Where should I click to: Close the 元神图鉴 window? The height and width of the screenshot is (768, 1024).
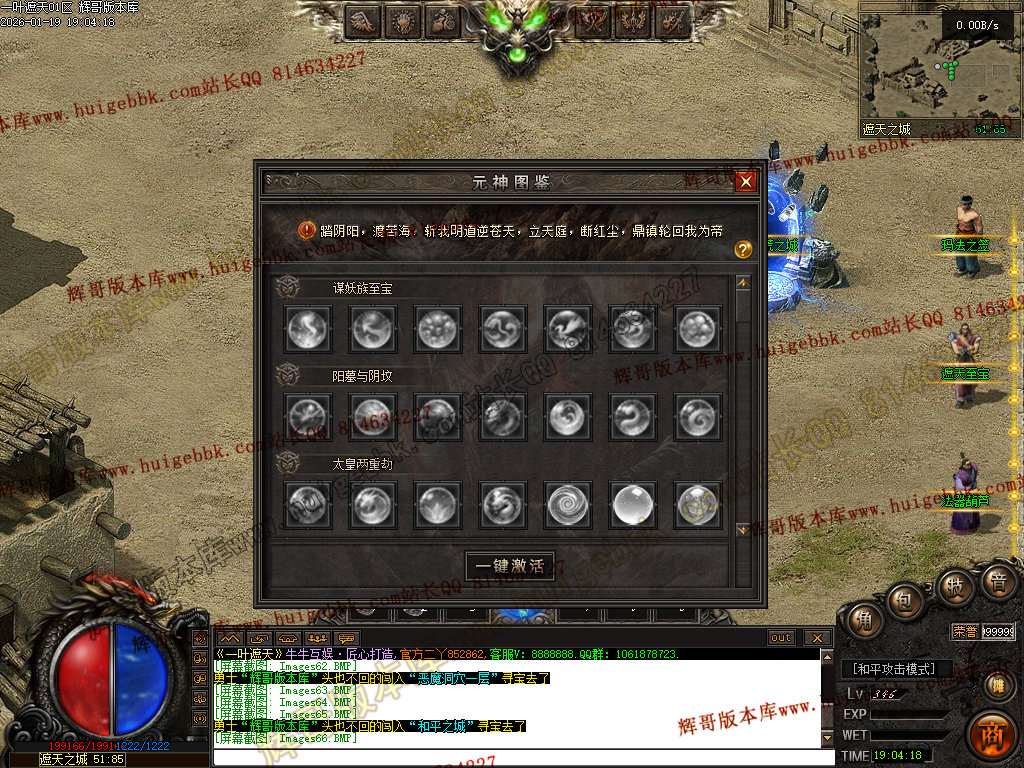745,182
